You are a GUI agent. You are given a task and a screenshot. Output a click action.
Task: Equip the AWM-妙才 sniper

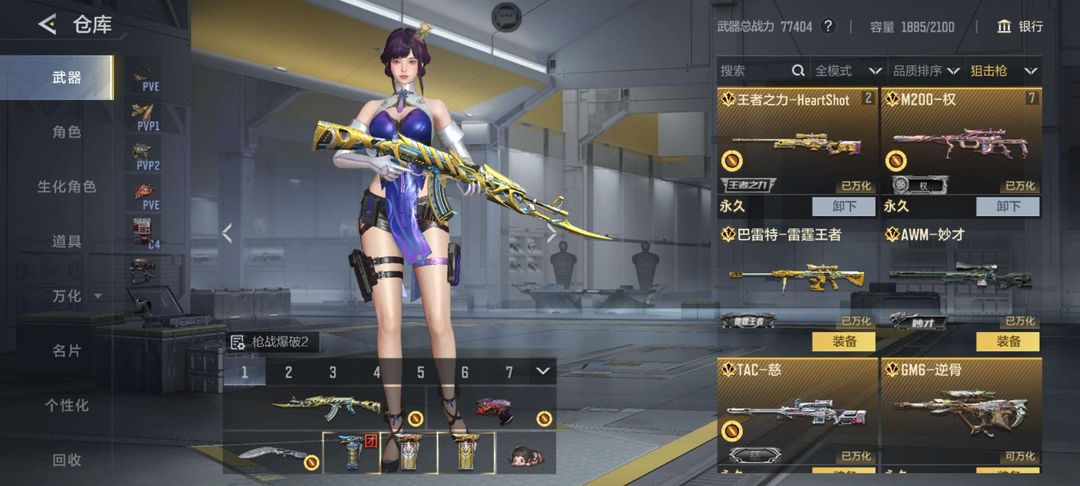[1008, 342]
